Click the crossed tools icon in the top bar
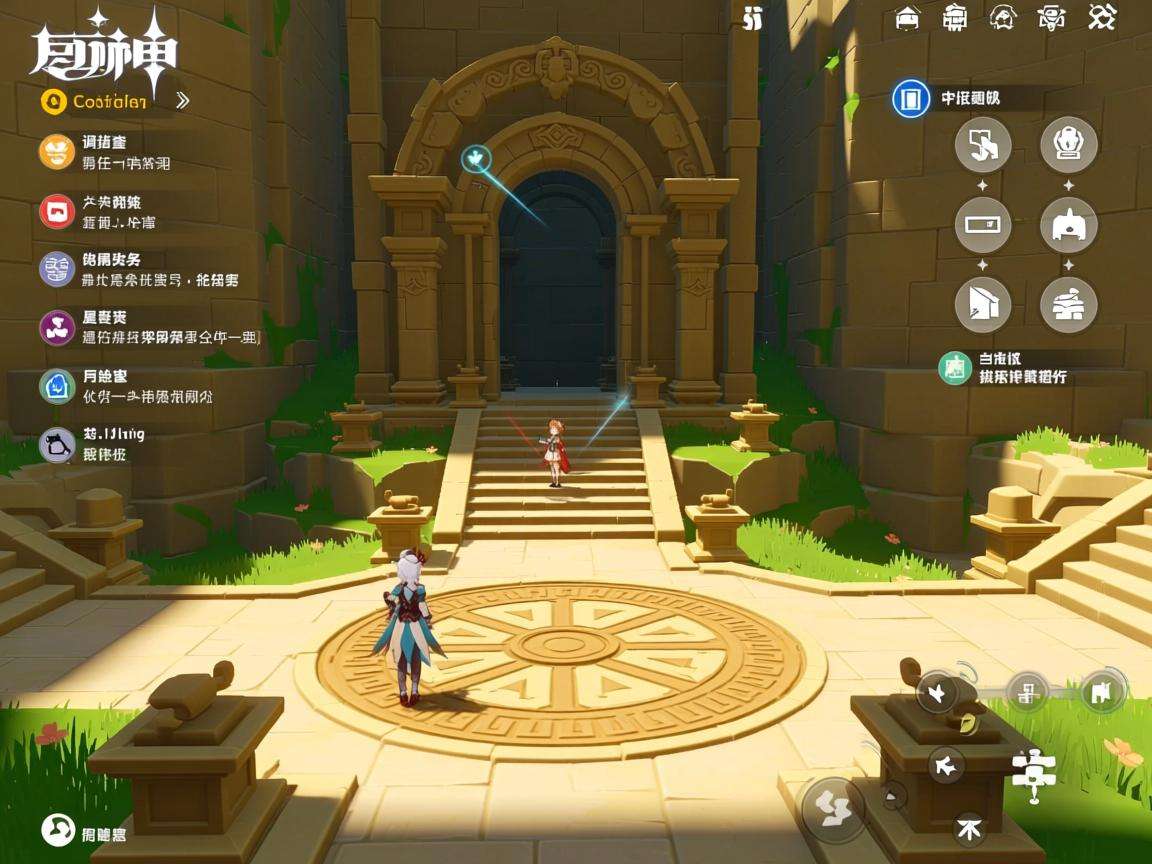This screenshot has height=864, width=1152. click(x=1101, y=17)
